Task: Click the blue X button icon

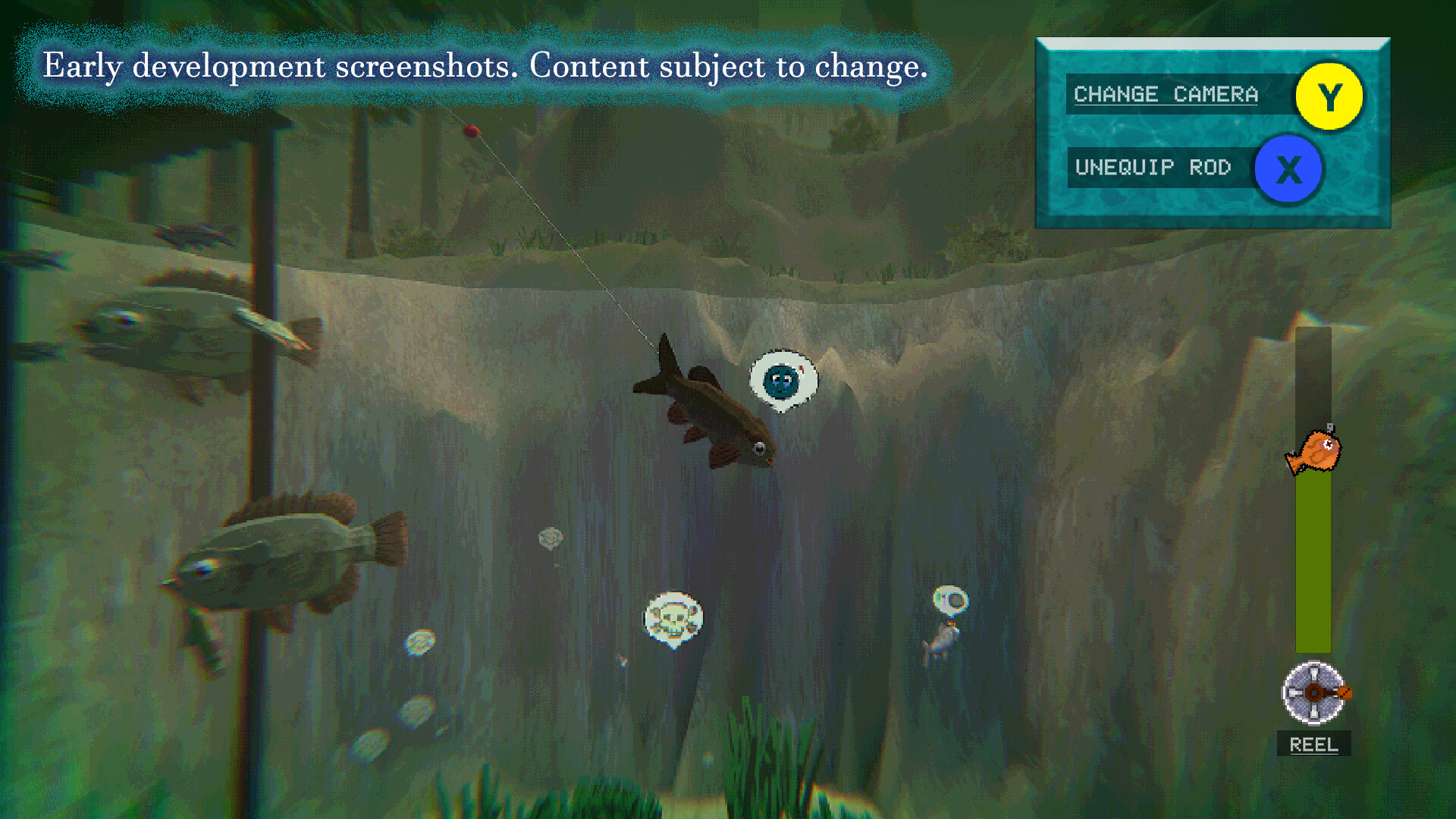Action: click(x=1288, y=169)
